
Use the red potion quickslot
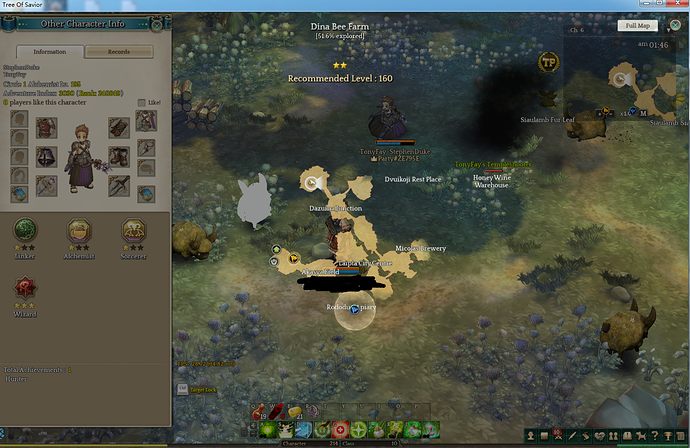coord(263,410)
